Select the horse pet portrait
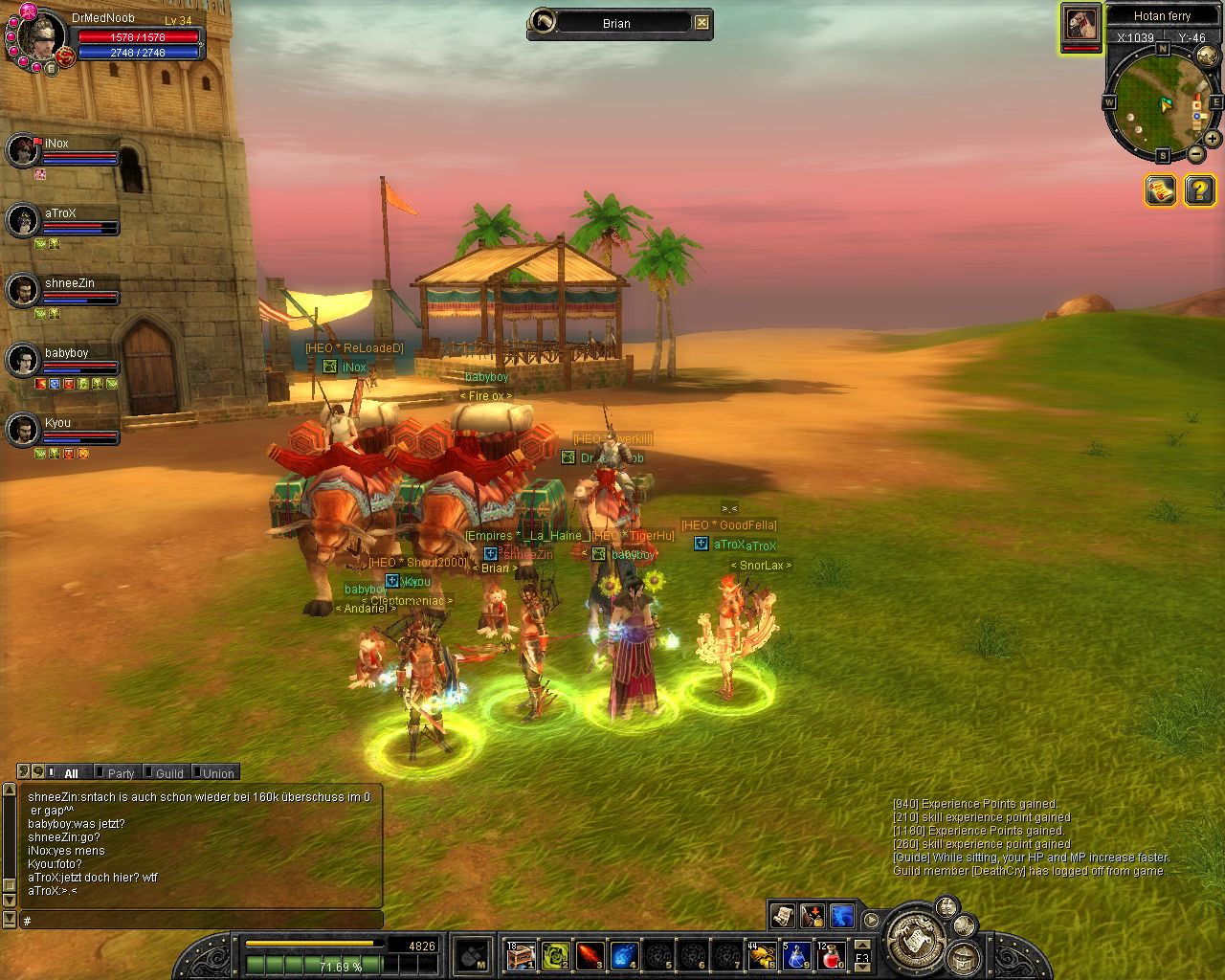This screenshot has height=980, width=1225. pyautogui.click(x=1080, y=24)
